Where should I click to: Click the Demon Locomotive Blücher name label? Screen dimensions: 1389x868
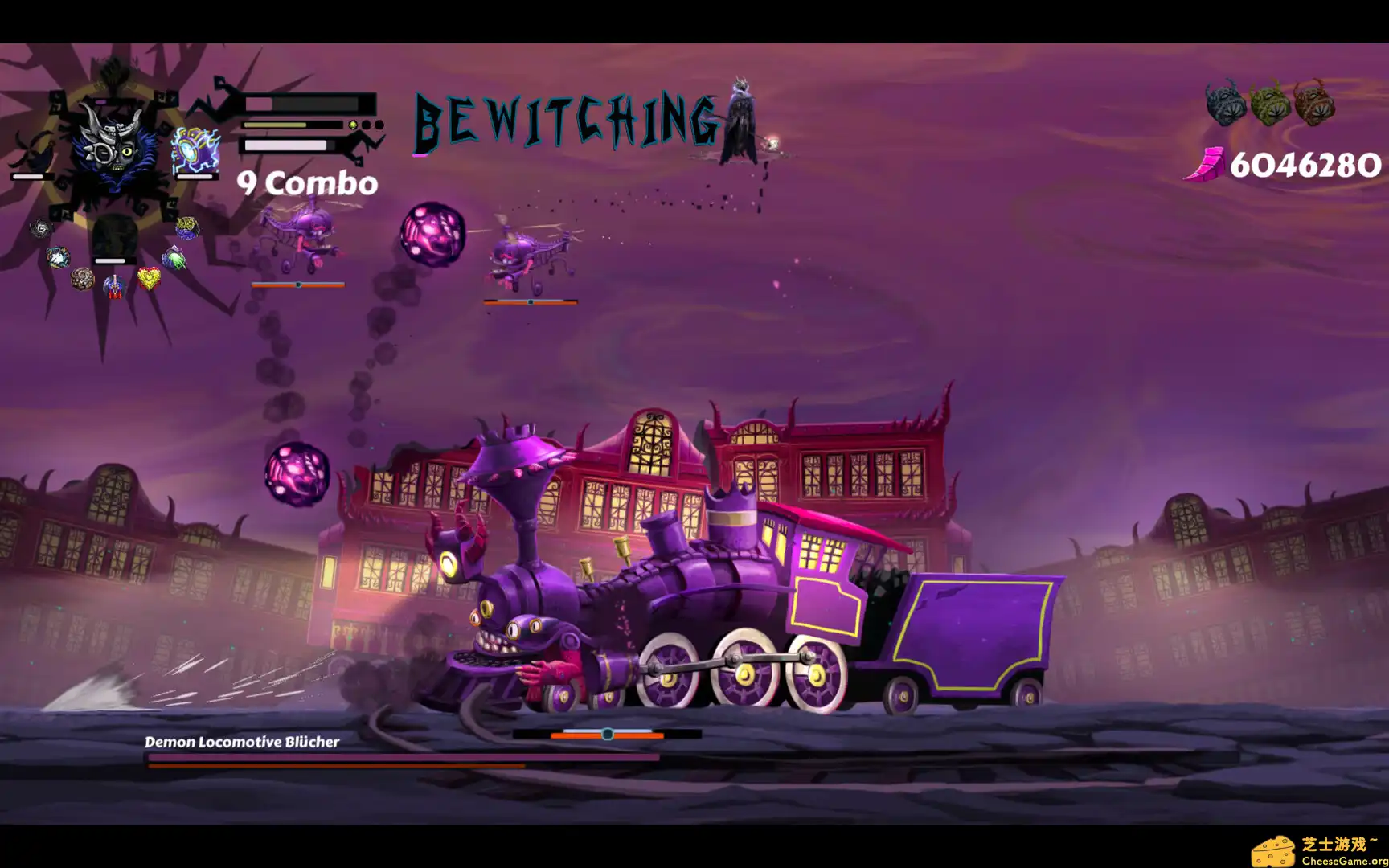point(243,743)
